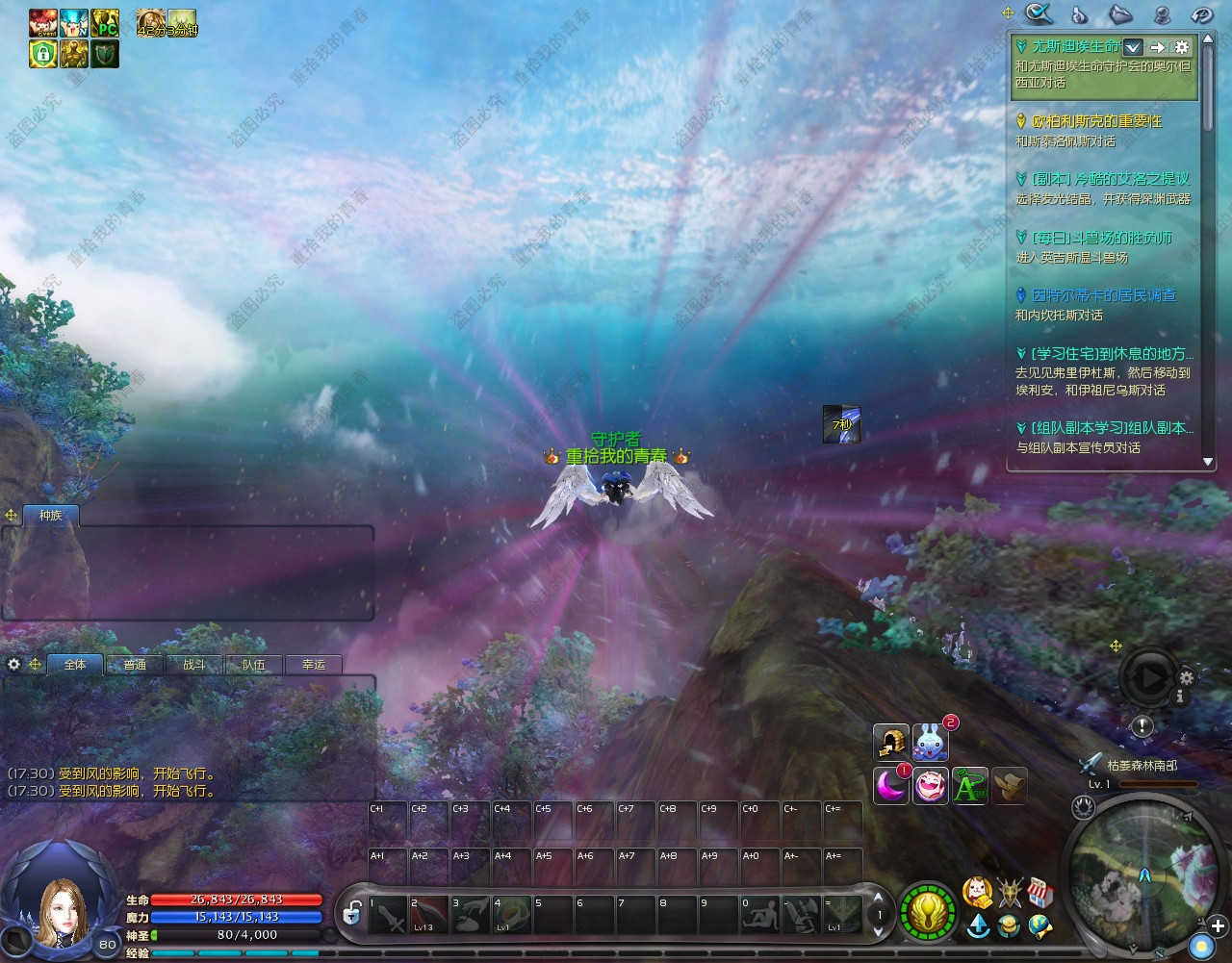
Task: Select the 种族 tab
Action: coord(51,516)
